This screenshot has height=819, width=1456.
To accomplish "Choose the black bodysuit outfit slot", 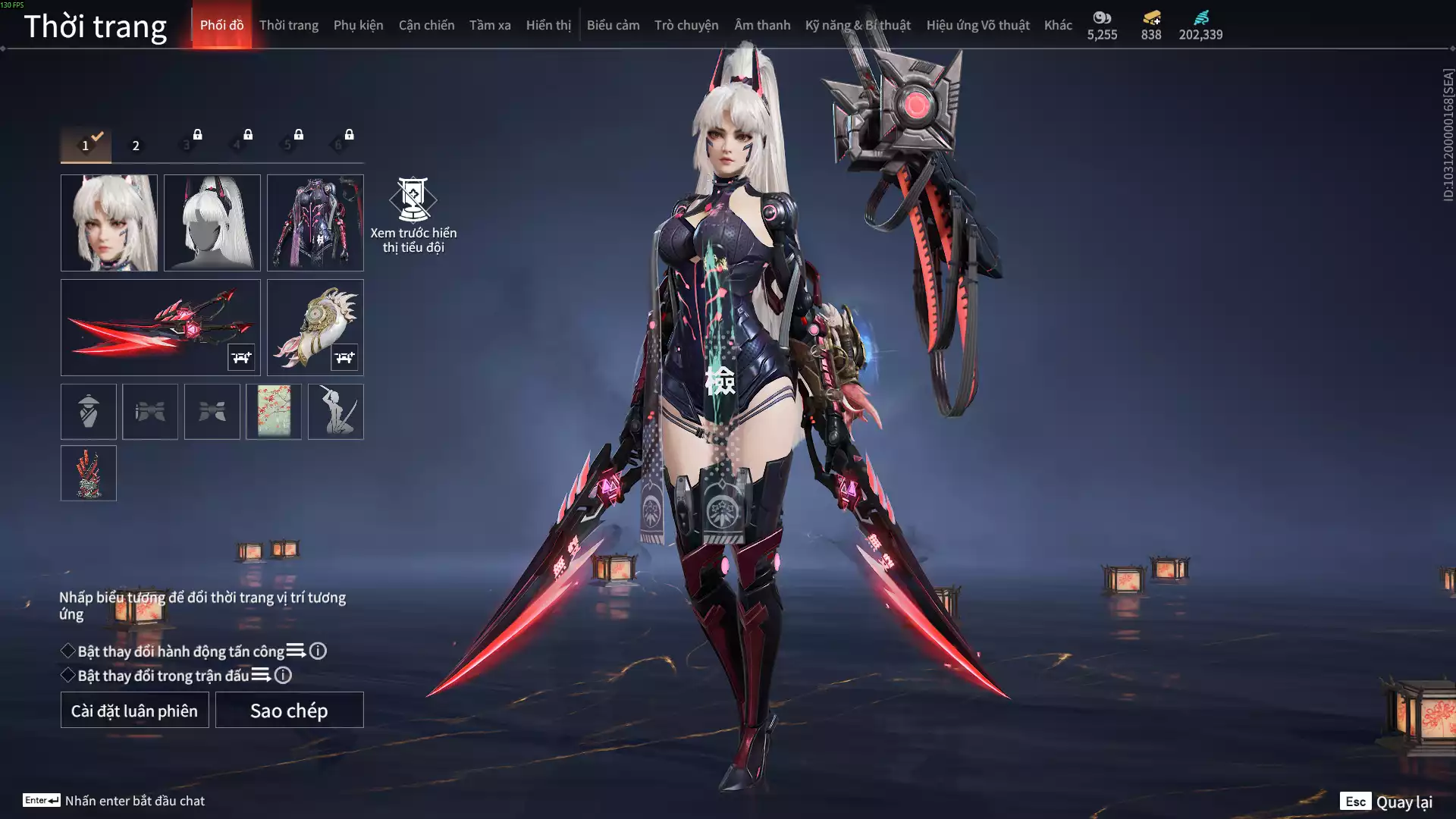I will point(315,223).
